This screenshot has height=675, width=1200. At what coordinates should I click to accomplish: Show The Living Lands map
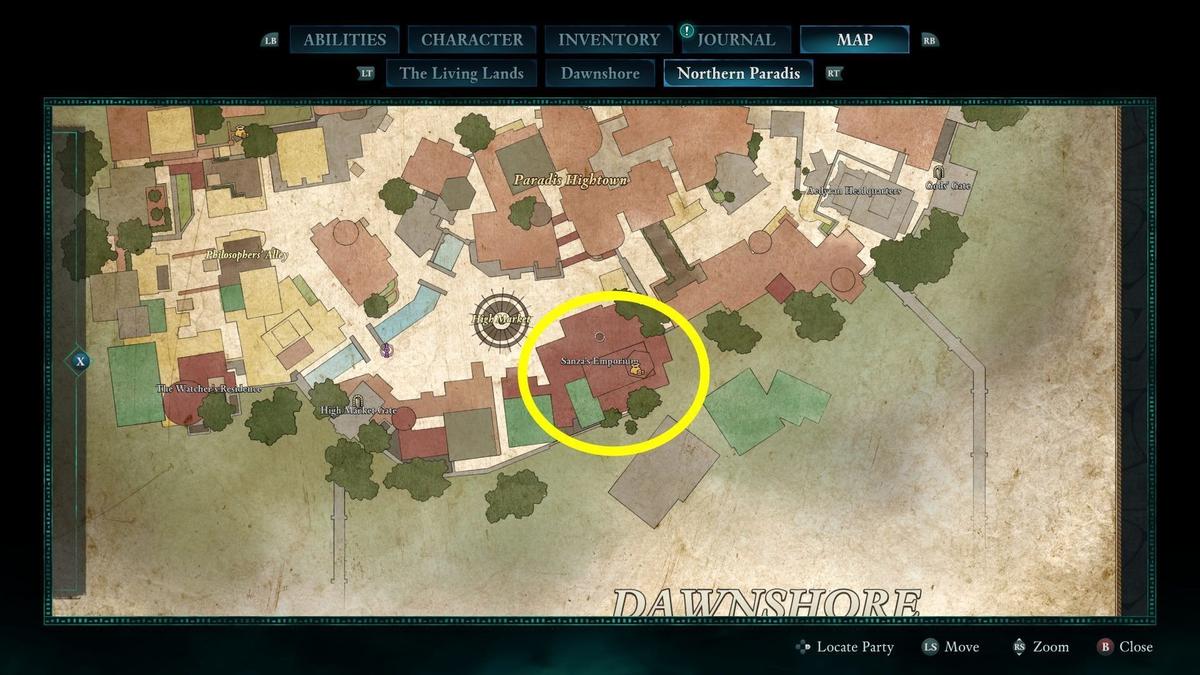(461, 73)
